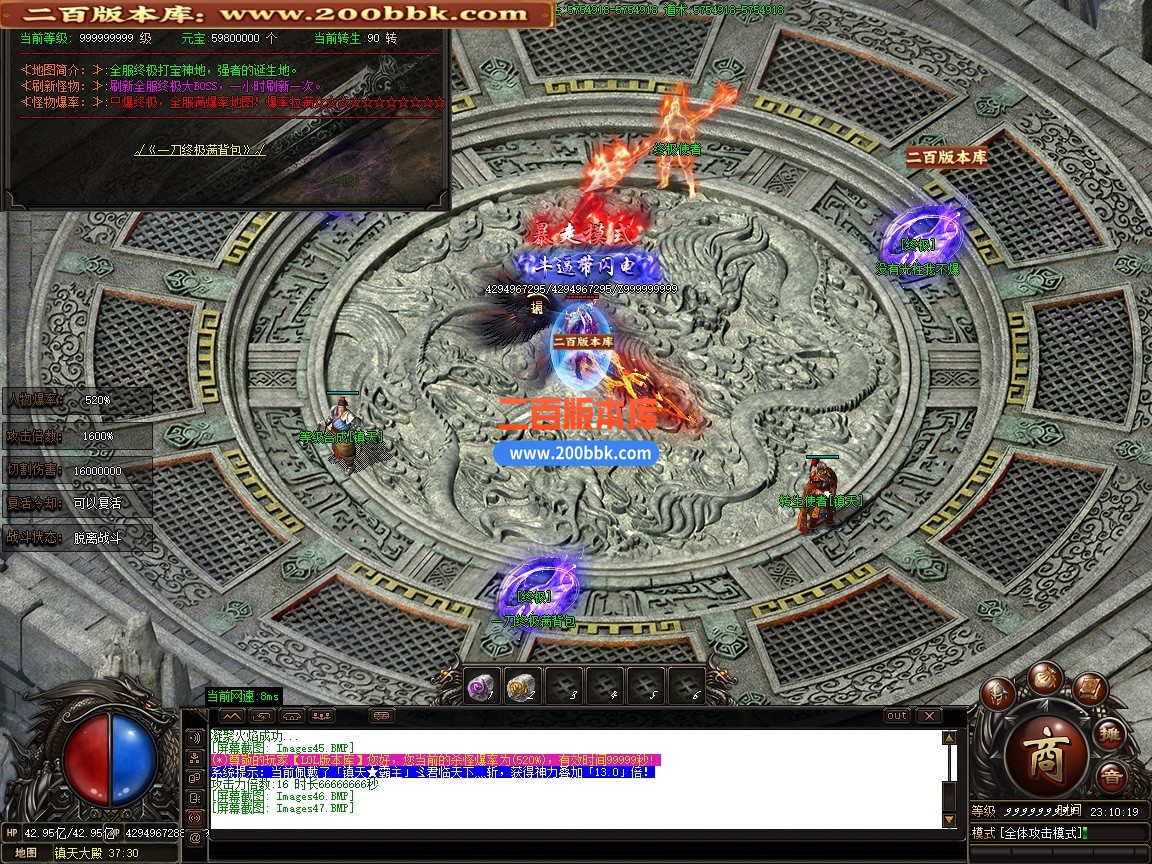Open the character equipment helmet icon
Image resolution: width=1152 pixels, height=864 pixels.
coord(997,694)
